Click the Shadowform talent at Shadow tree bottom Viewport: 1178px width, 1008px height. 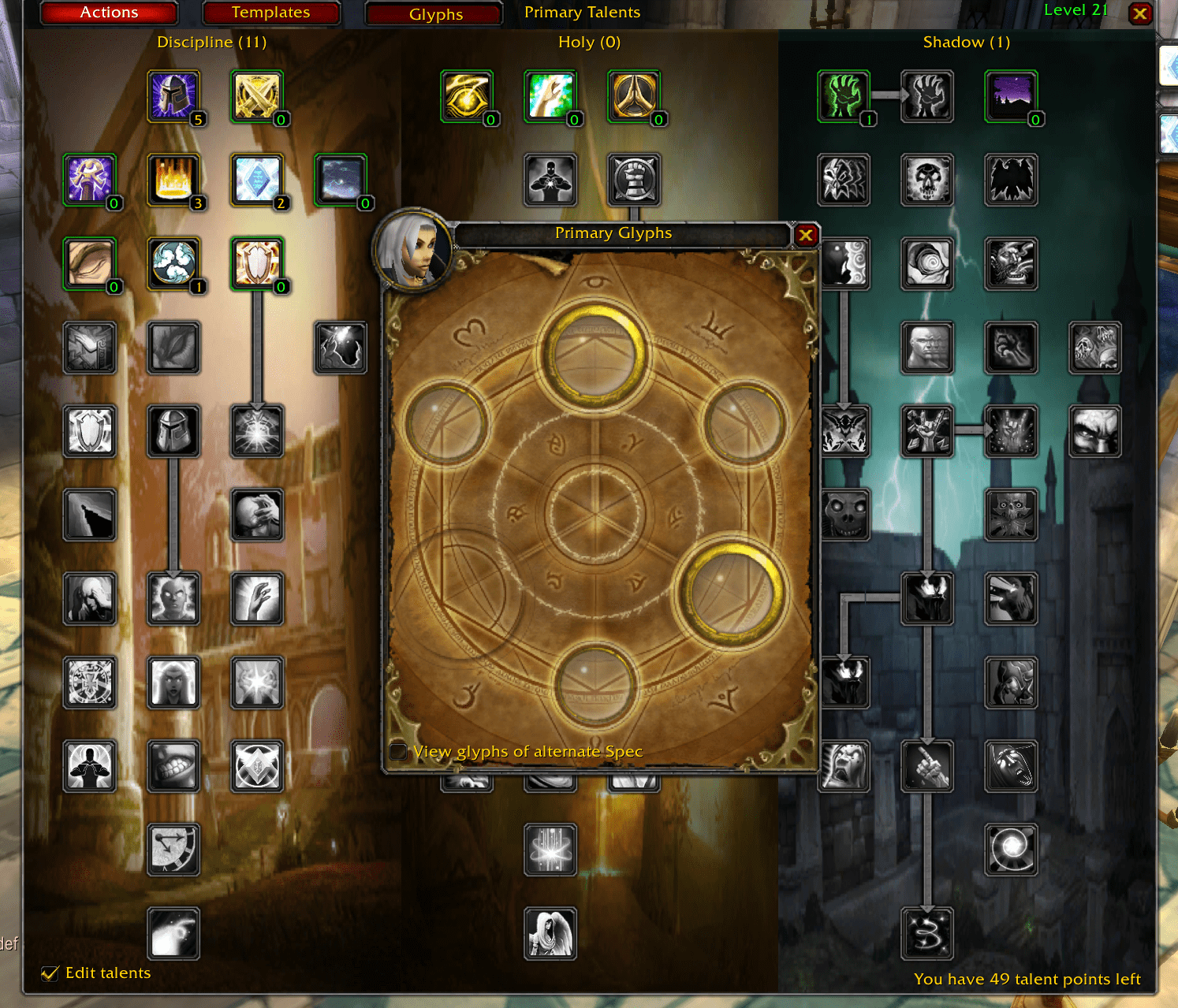tap(928, 934)
